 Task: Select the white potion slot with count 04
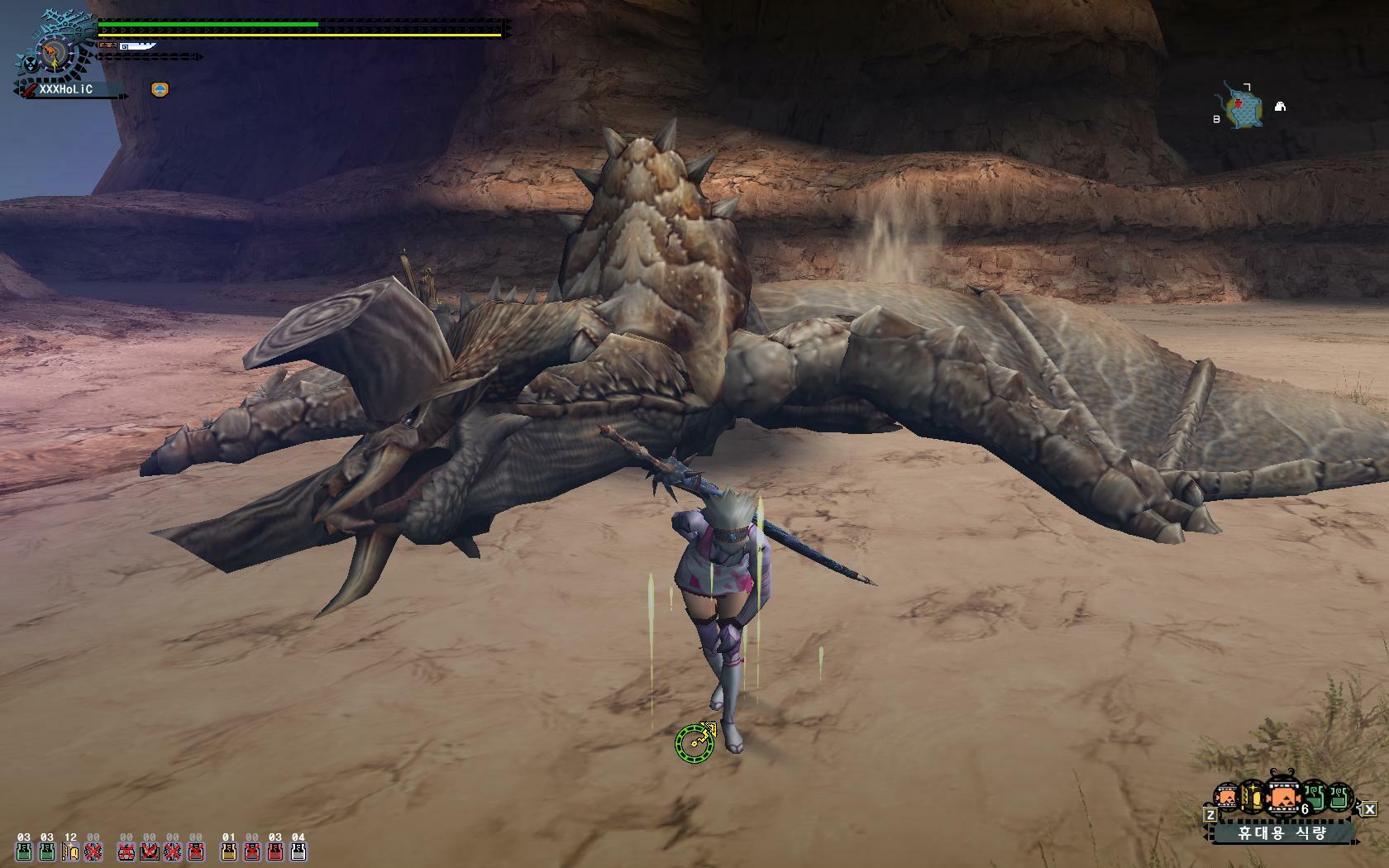pos(298,851)
